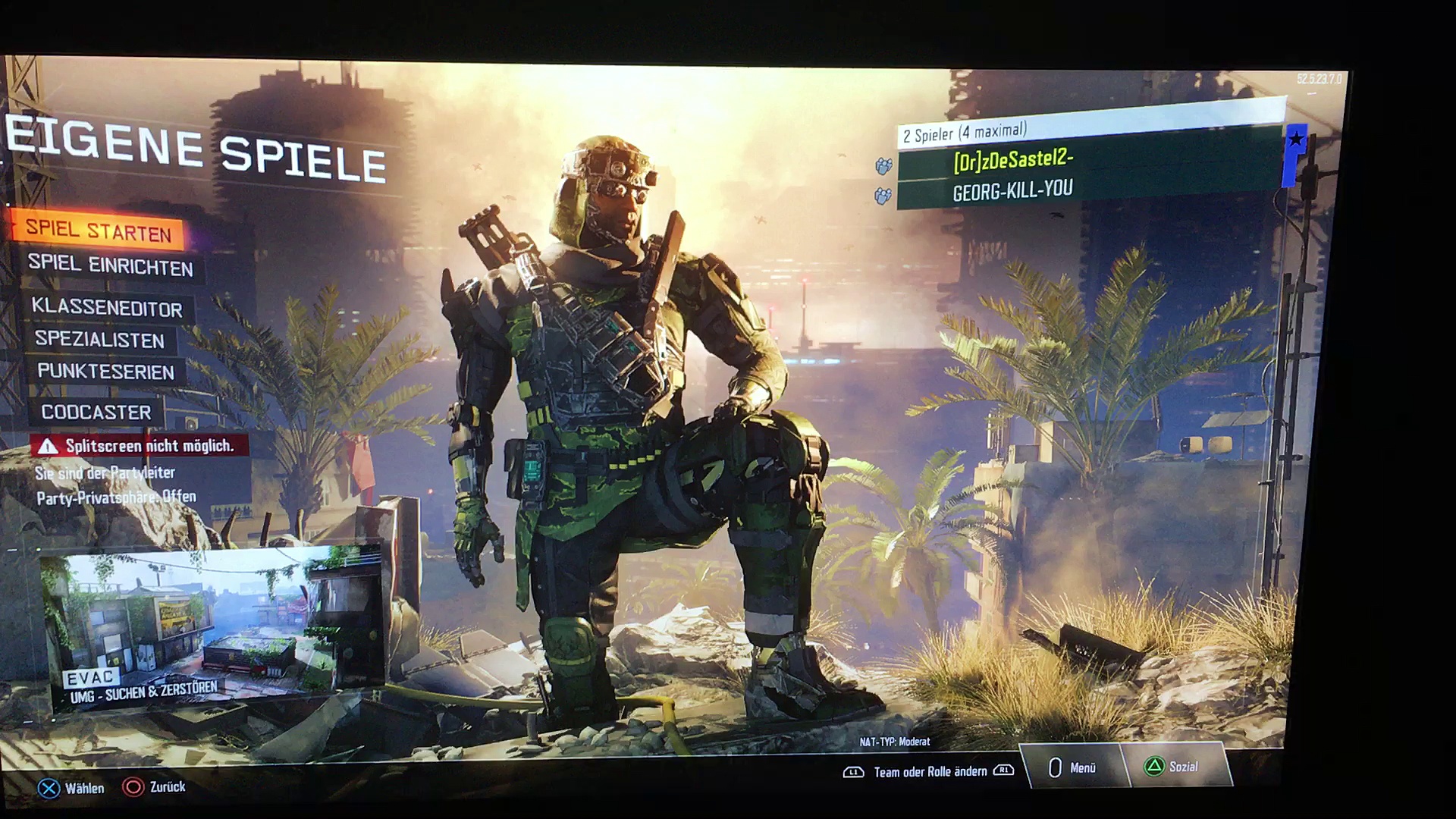The width and height of the screenshot is (1456, 819).
Task: Open the Punkteserien scorestreaks menu
Action: [x=106, y=372]
